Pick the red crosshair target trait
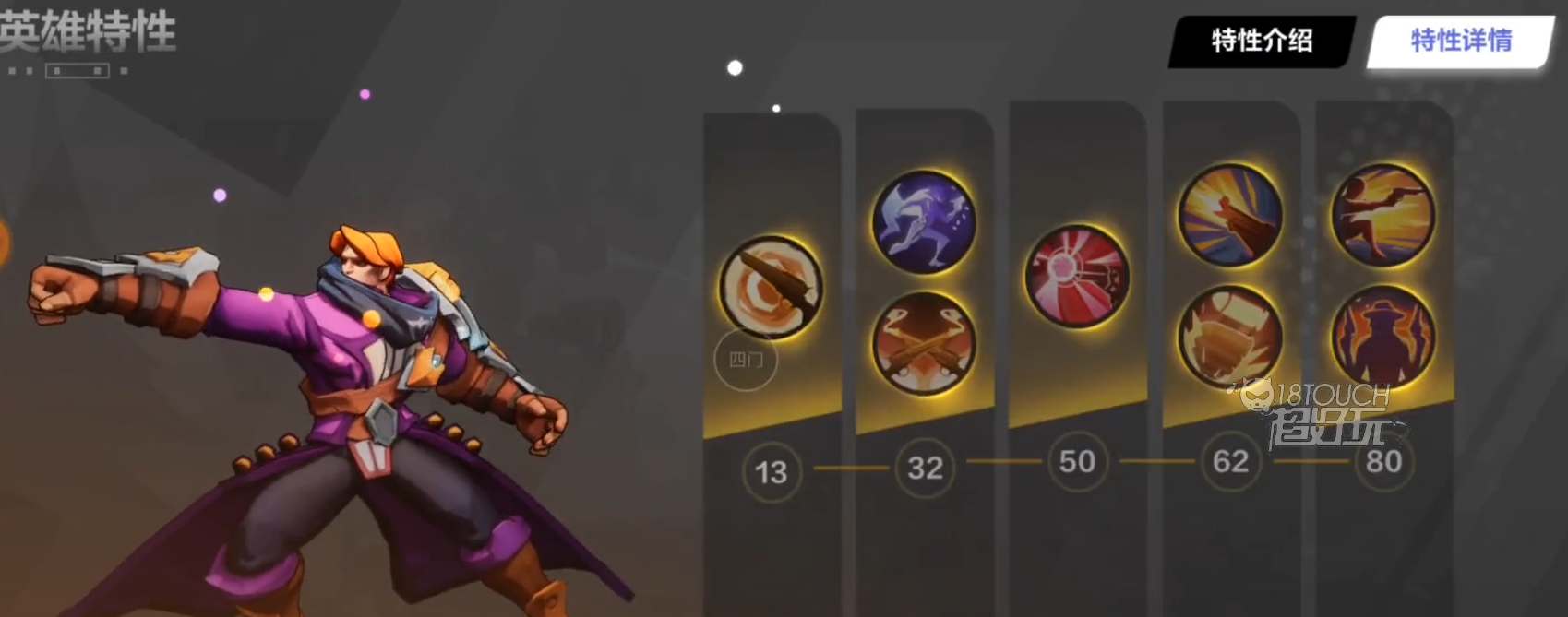This screenshot has width=1568, height=617. 1077,276
